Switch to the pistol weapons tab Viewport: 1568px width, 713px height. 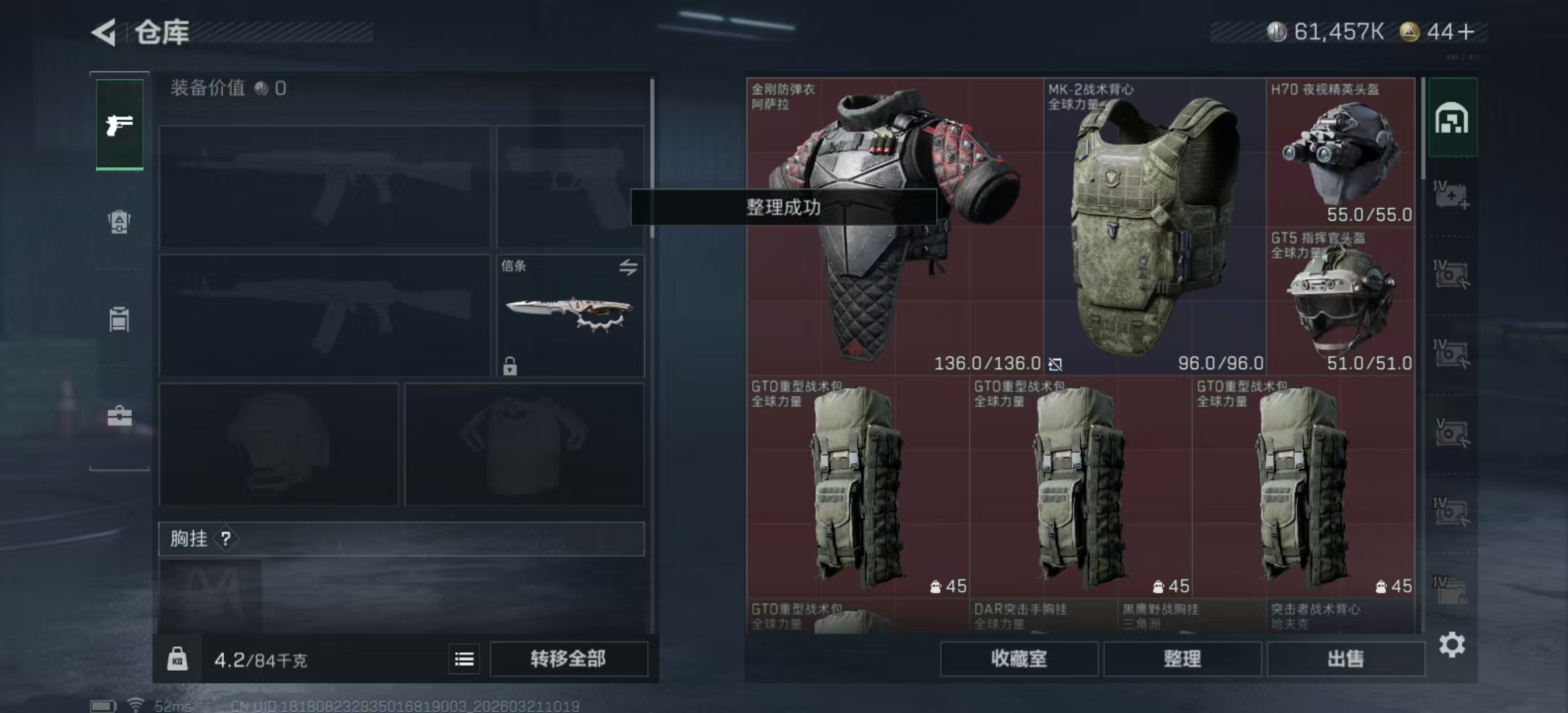tap(119, 125)
